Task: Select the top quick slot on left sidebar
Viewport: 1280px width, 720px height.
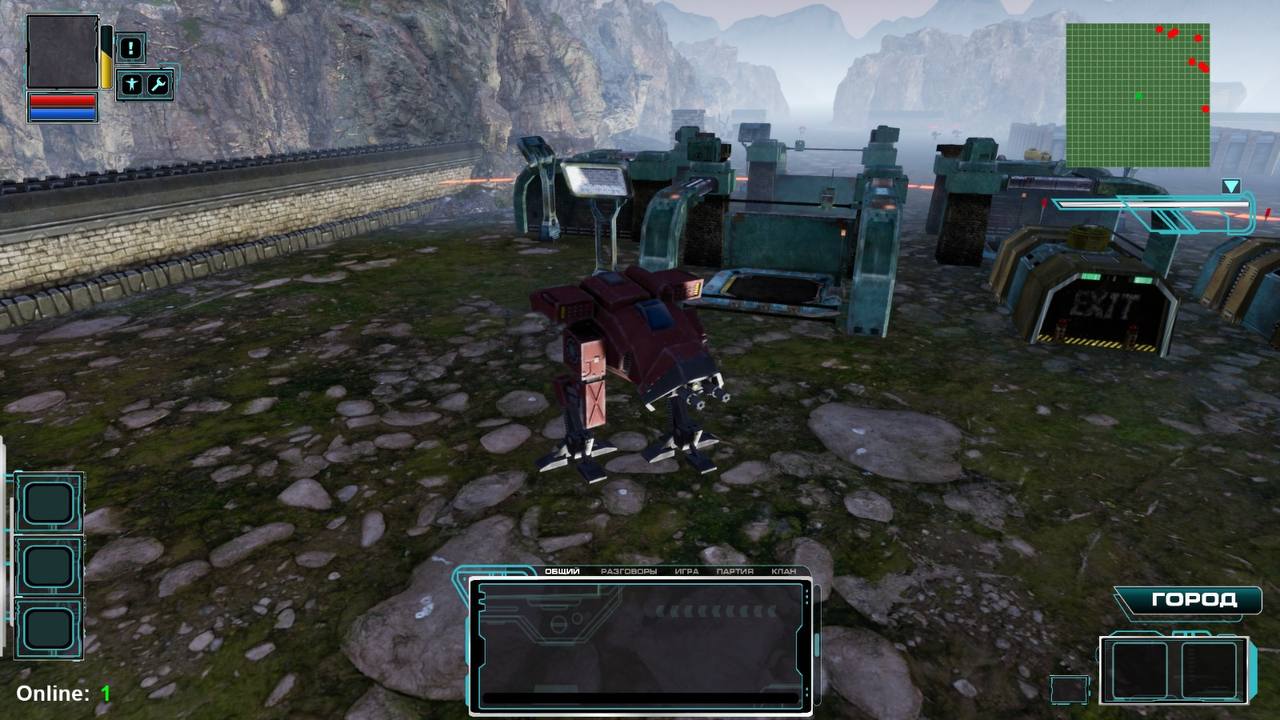Action: pos(48,500)
